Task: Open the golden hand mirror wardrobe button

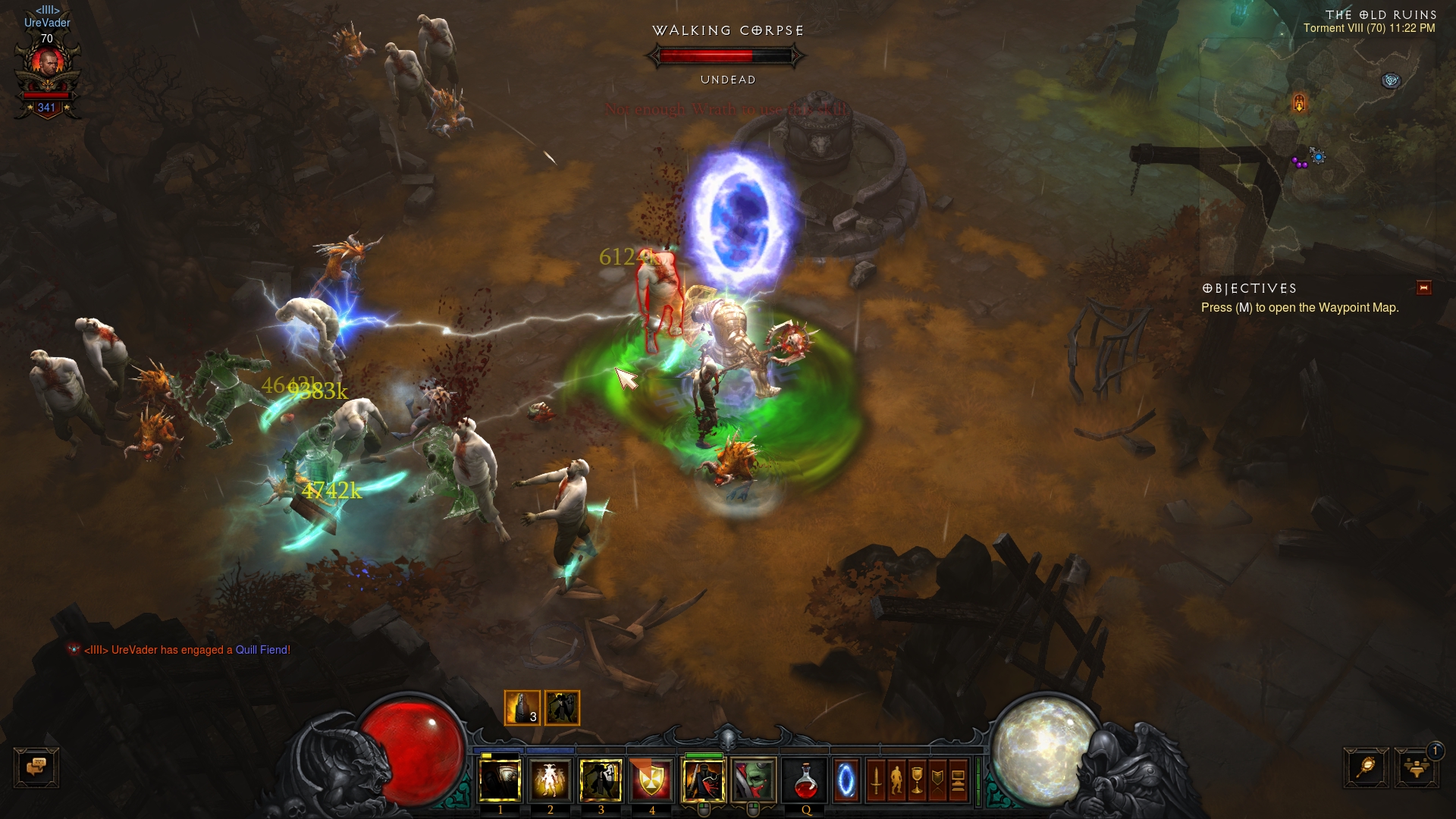Action: 1366,767
